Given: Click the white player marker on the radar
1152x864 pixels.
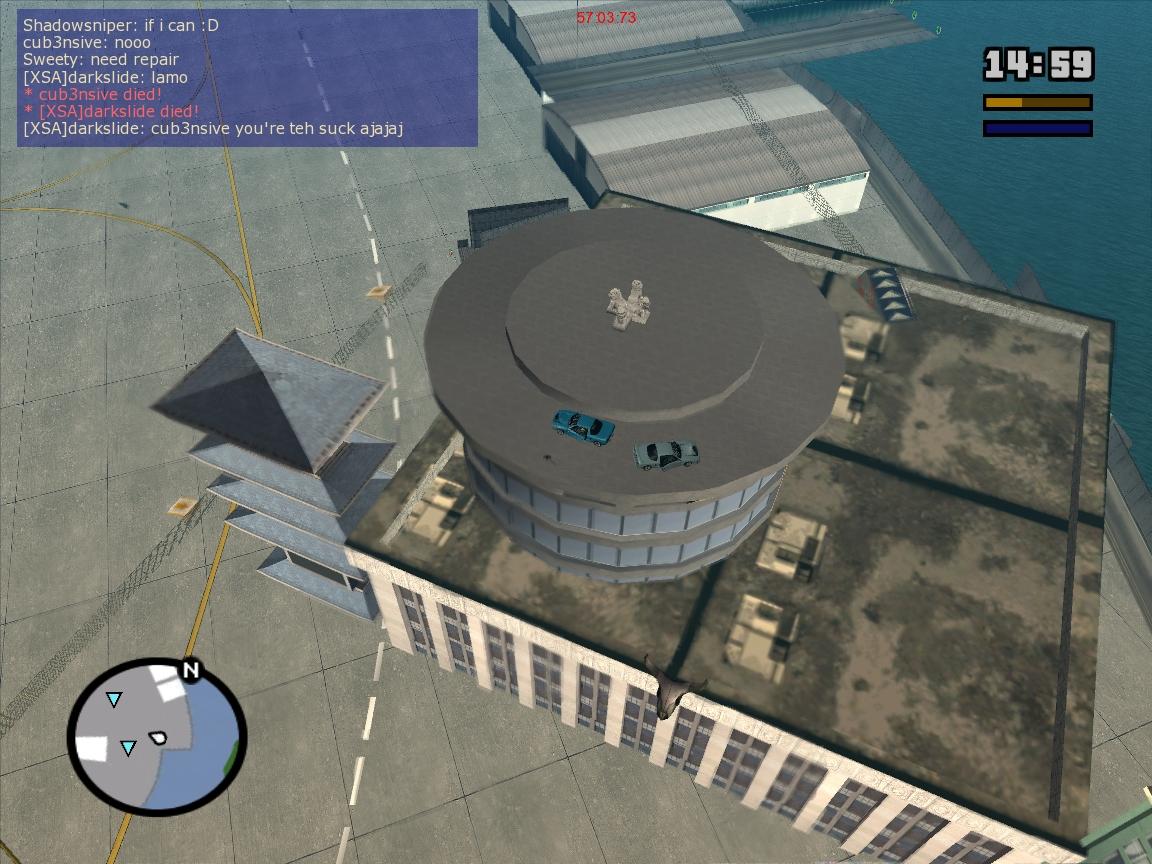Looking at the screenshot, I should tap(158, 738).
